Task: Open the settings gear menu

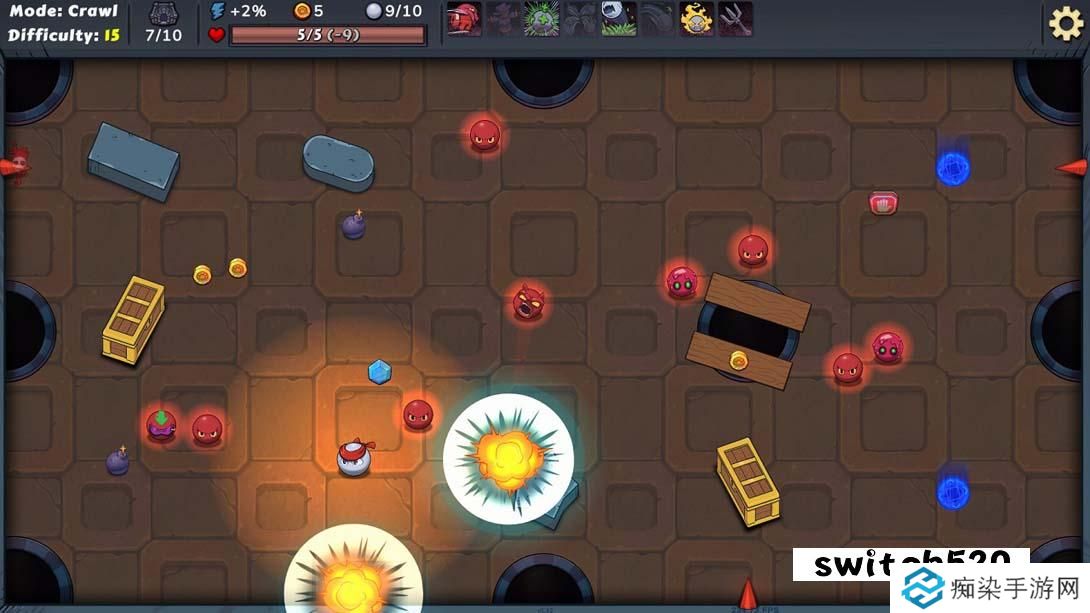Action: [1065, 23]
